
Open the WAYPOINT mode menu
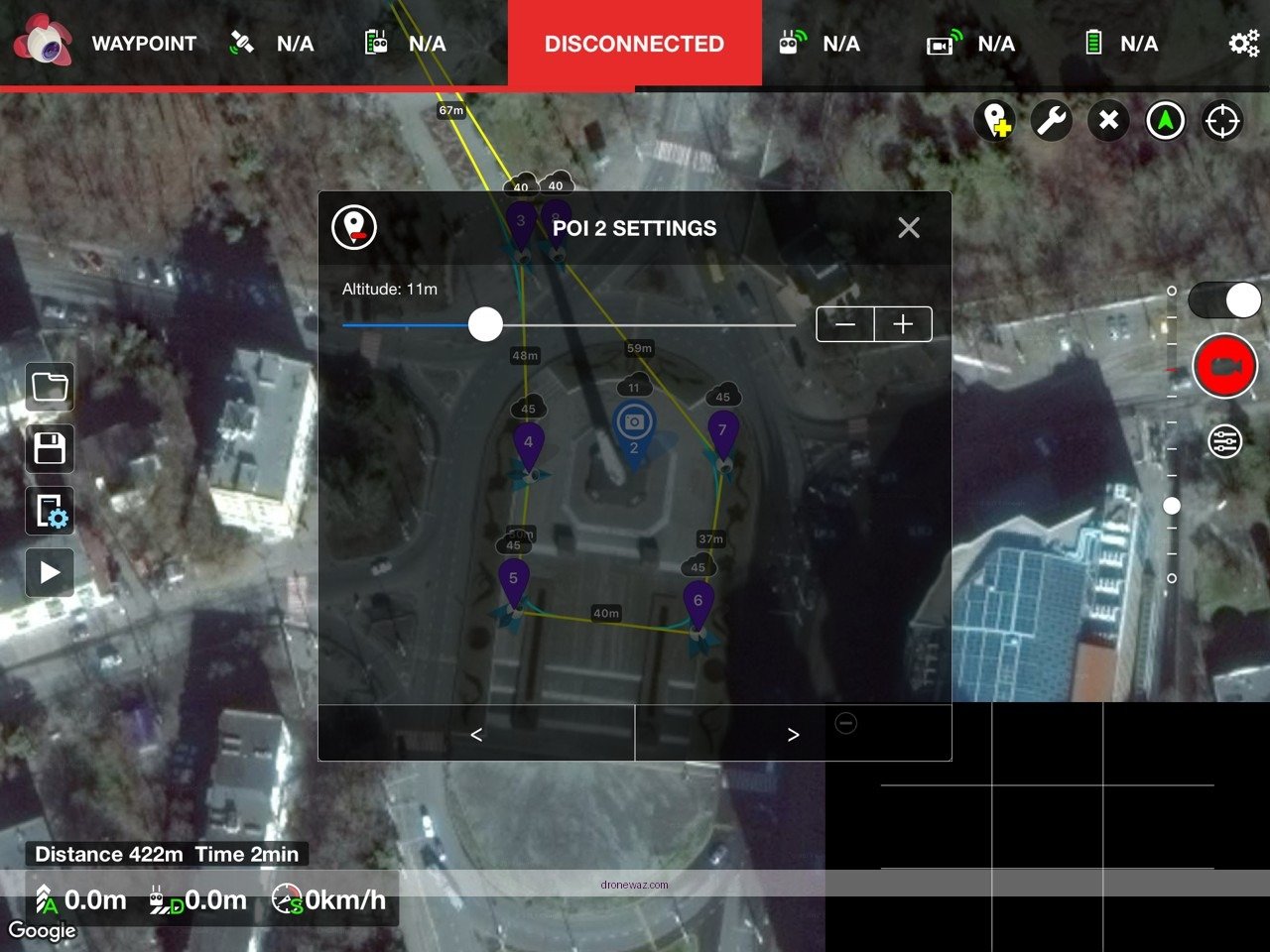(x=145, y=44)
